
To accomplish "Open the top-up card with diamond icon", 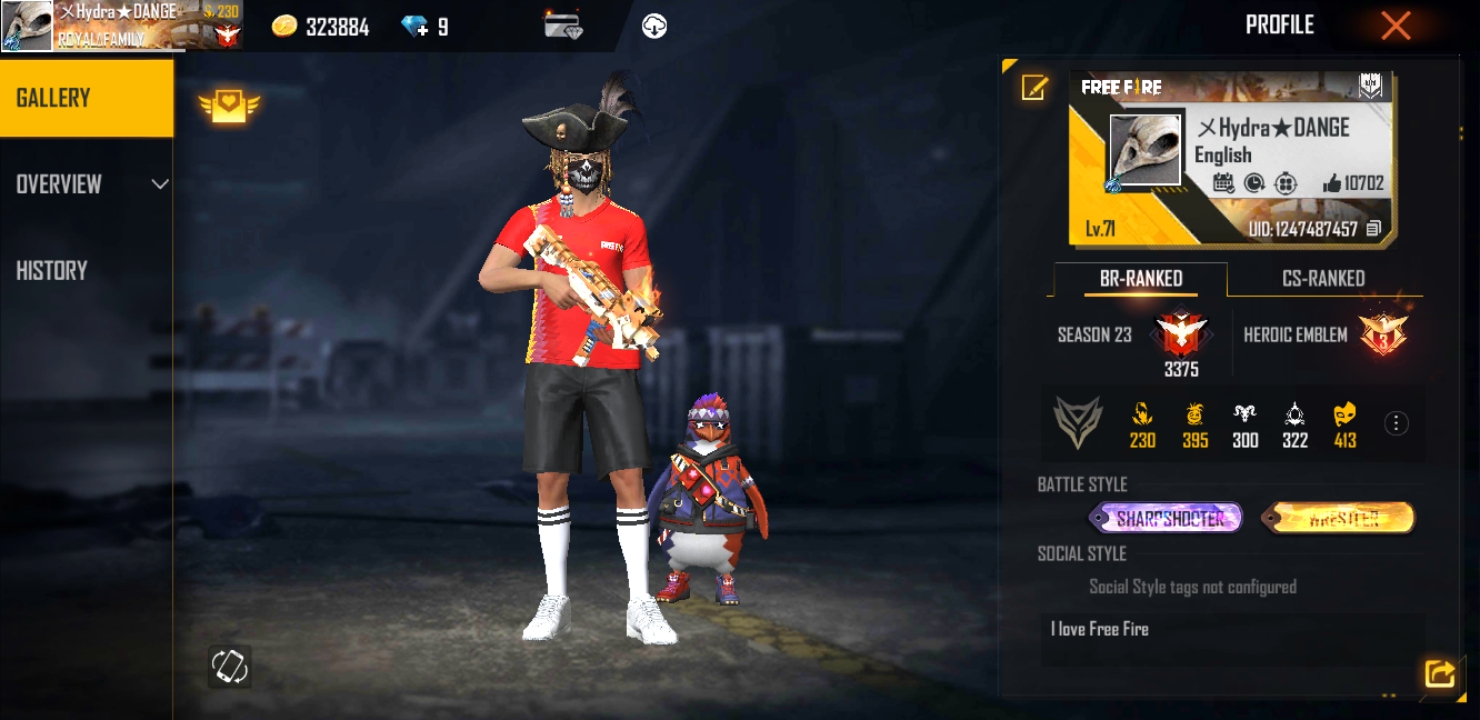I will (563, 26).
